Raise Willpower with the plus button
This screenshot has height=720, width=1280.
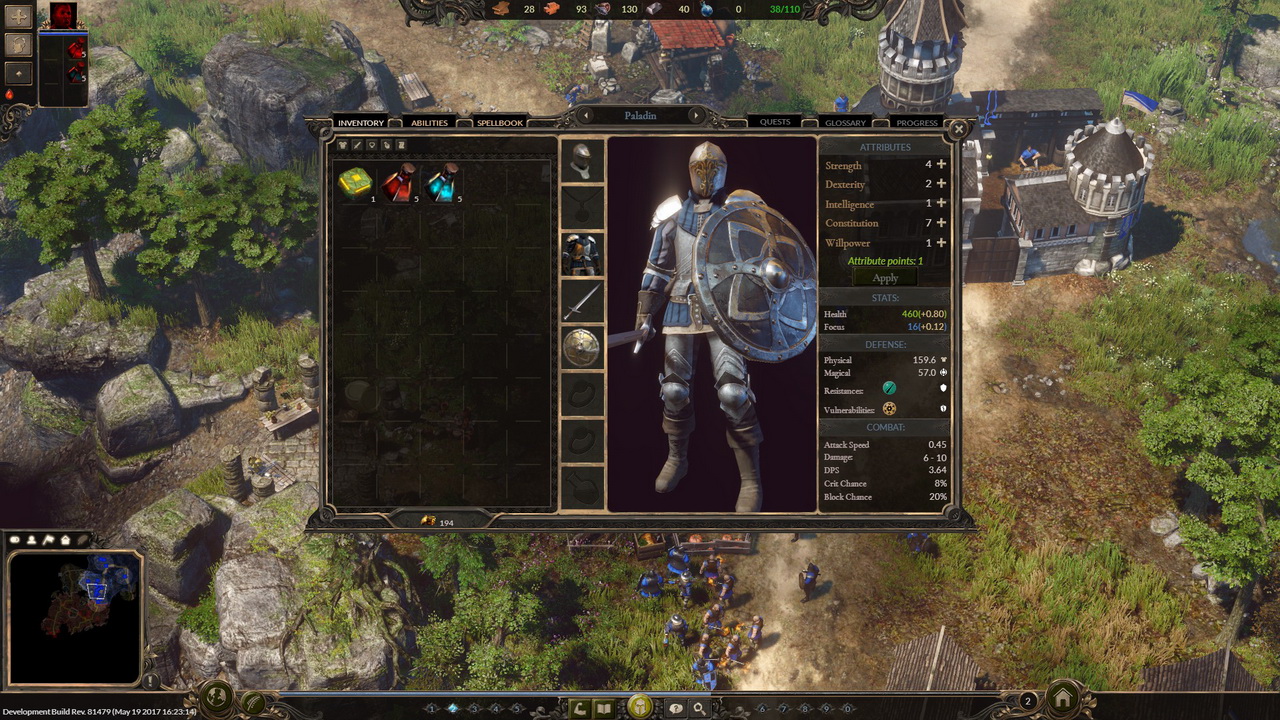(x=941, y=243)
